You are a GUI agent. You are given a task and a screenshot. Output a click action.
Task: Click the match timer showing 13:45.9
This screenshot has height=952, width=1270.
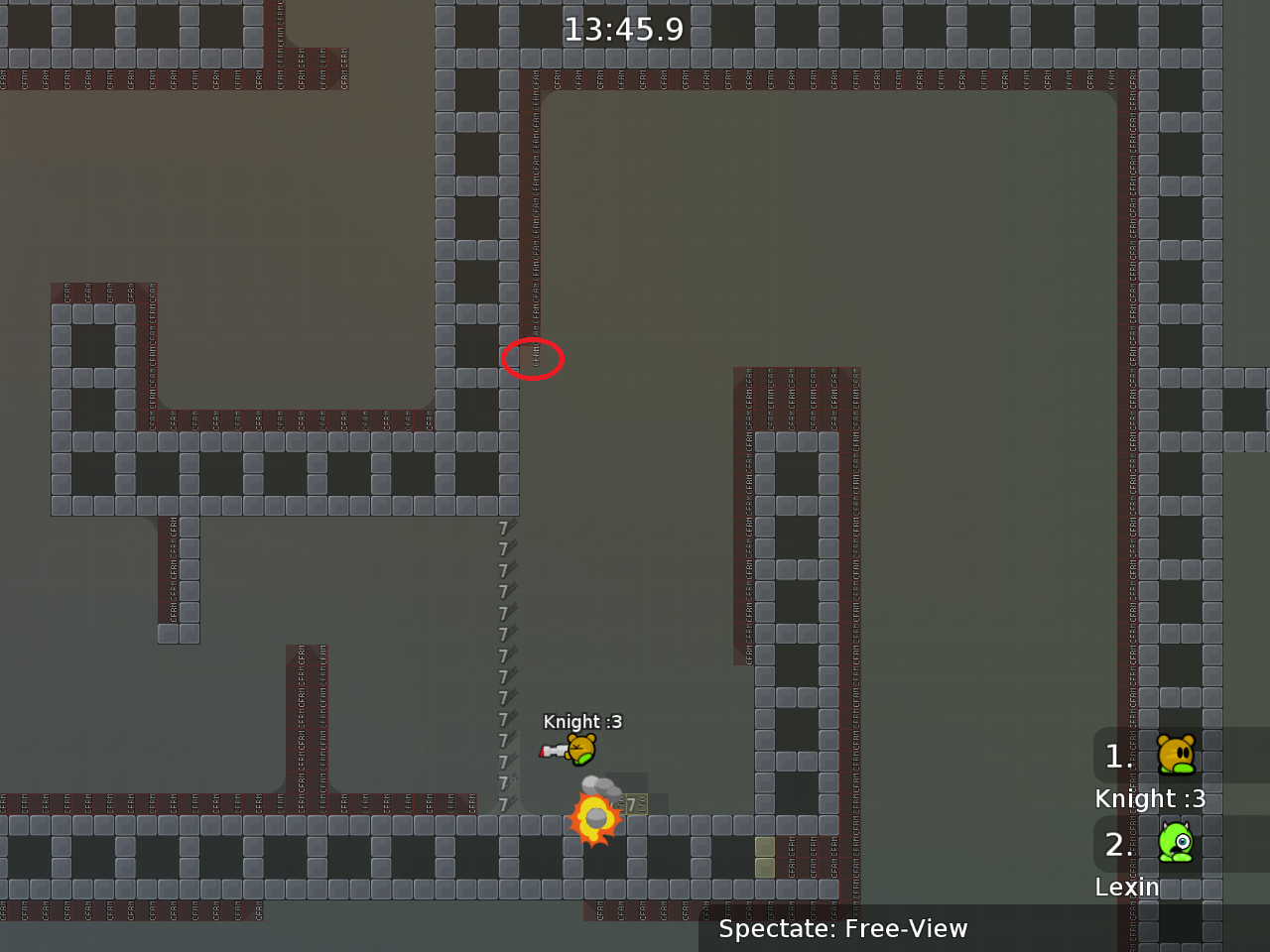click(624, 29)
